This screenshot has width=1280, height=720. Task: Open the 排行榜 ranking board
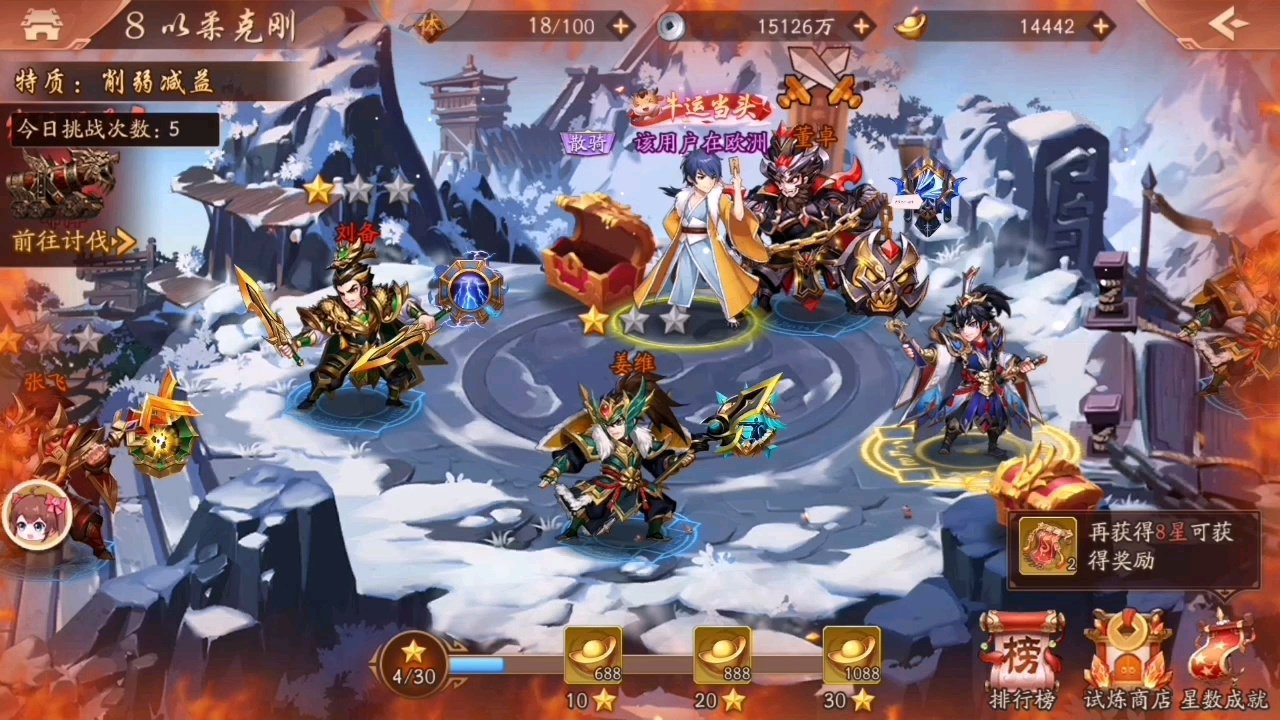[x=1022, y=660]
